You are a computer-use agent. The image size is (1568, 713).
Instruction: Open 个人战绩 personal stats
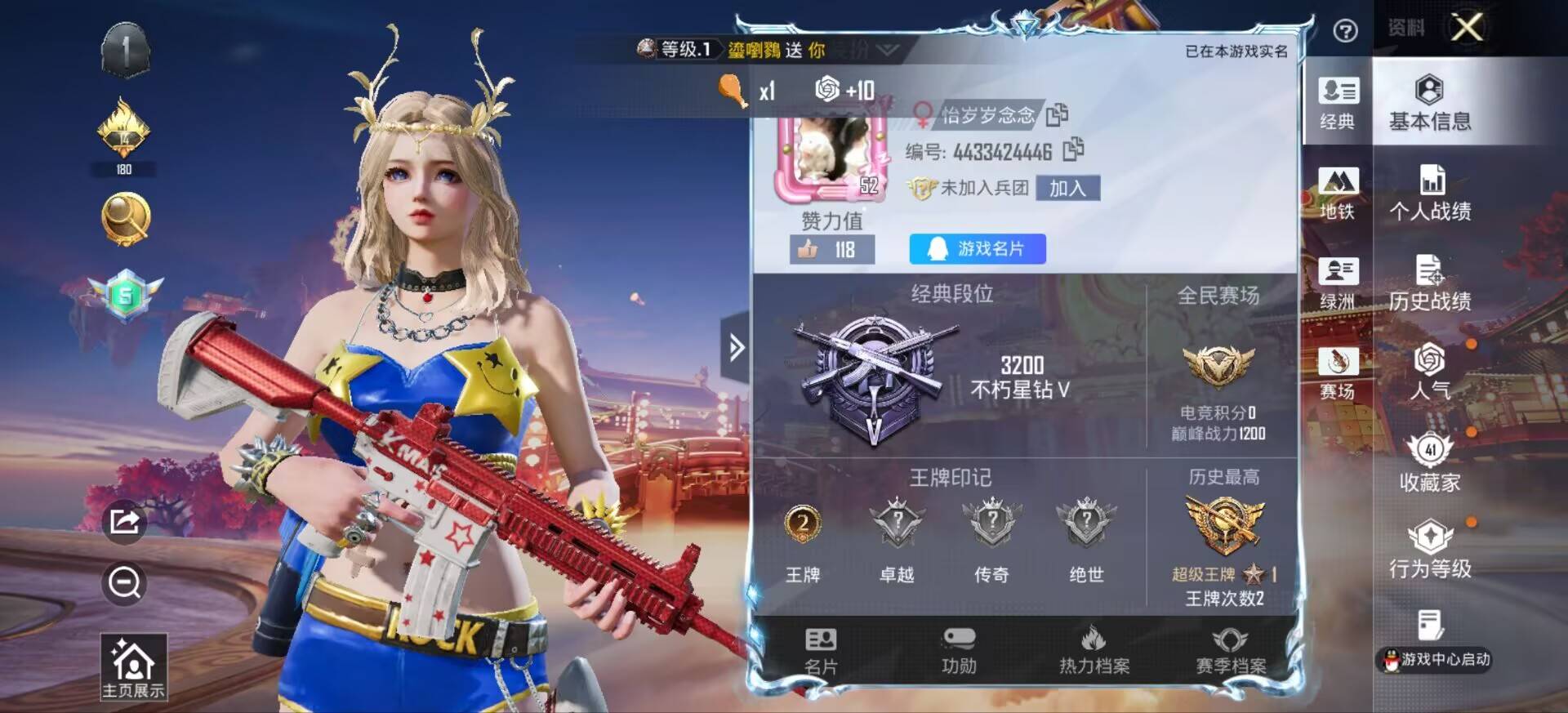point(1430,194)
